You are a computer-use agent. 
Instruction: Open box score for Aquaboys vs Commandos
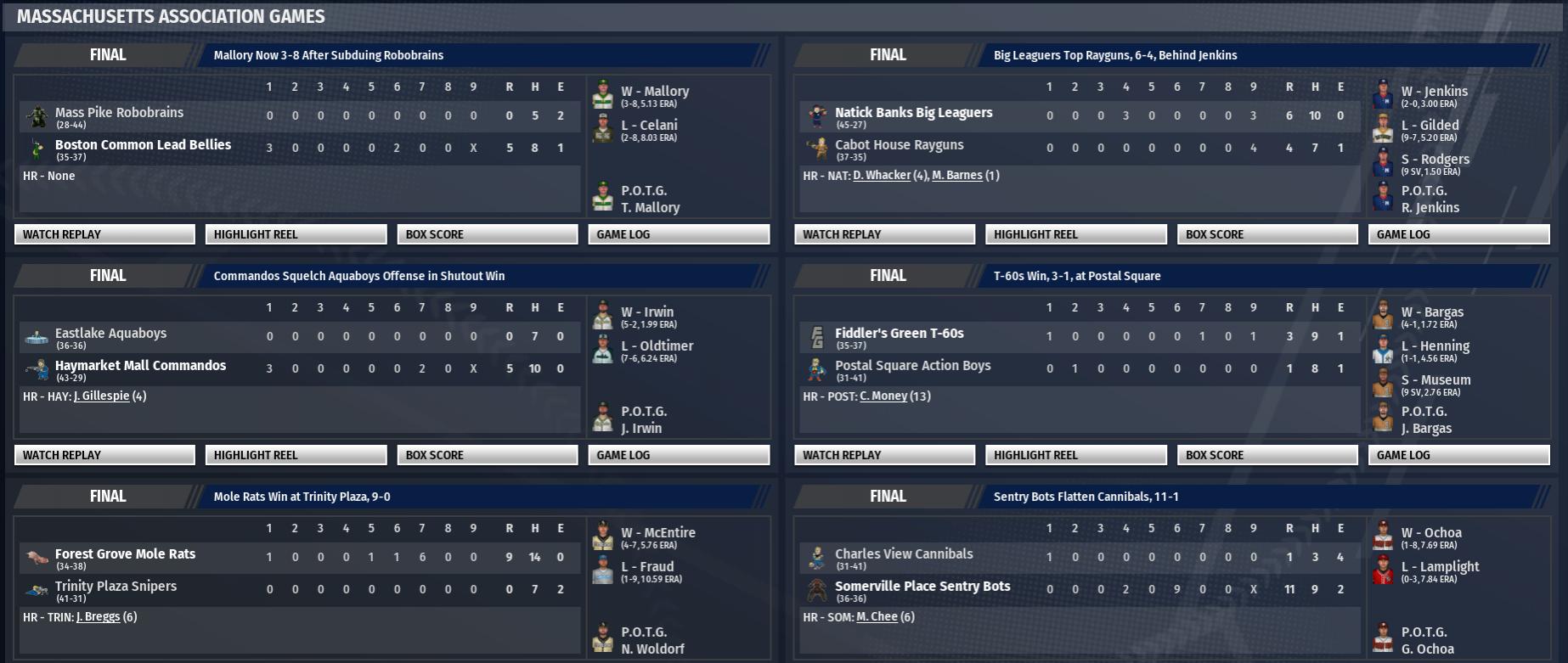(487, 455)
